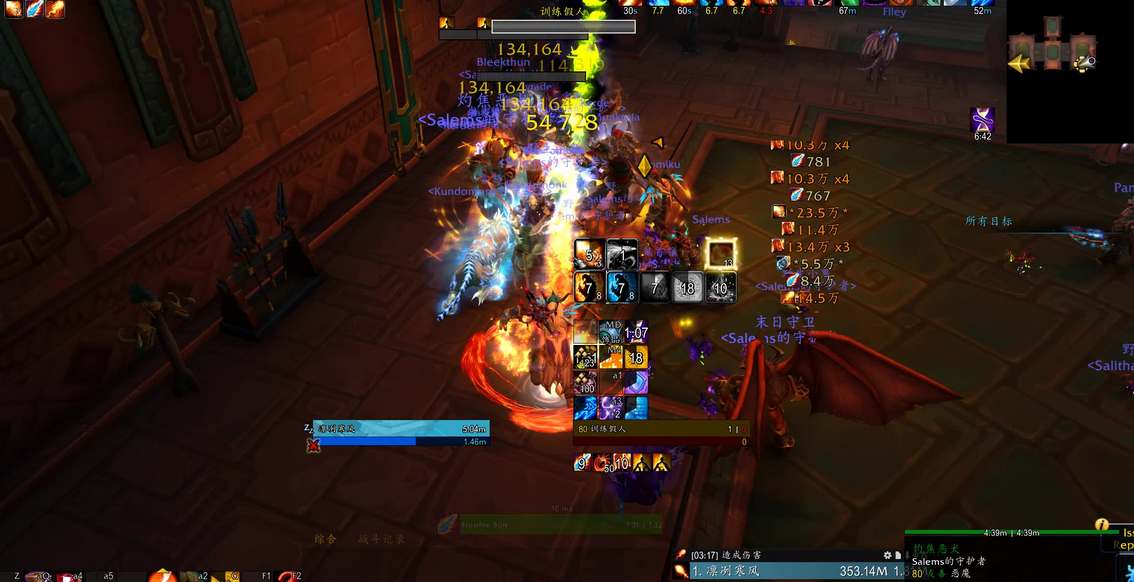Click the glowing gold-bordered ability icon
1134x582 pixels.
[720, 254]
